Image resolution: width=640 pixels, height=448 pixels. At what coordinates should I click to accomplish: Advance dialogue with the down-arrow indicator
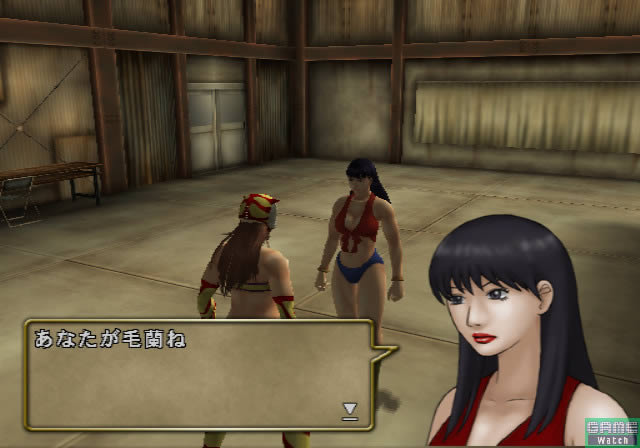click(x=350, y=408)
